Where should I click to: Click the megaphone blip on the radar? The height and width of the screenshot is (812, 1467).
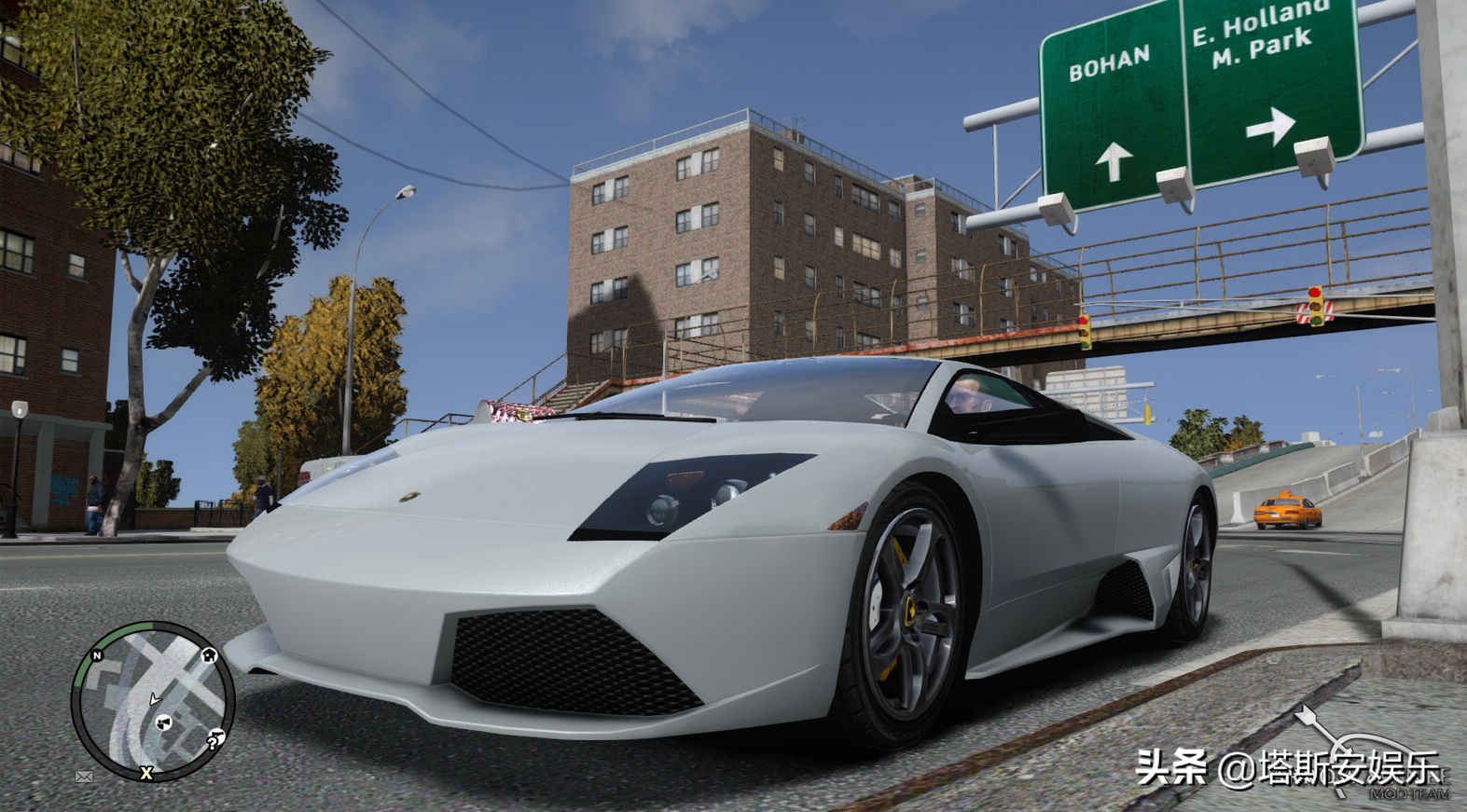click(x=164, y=723)
